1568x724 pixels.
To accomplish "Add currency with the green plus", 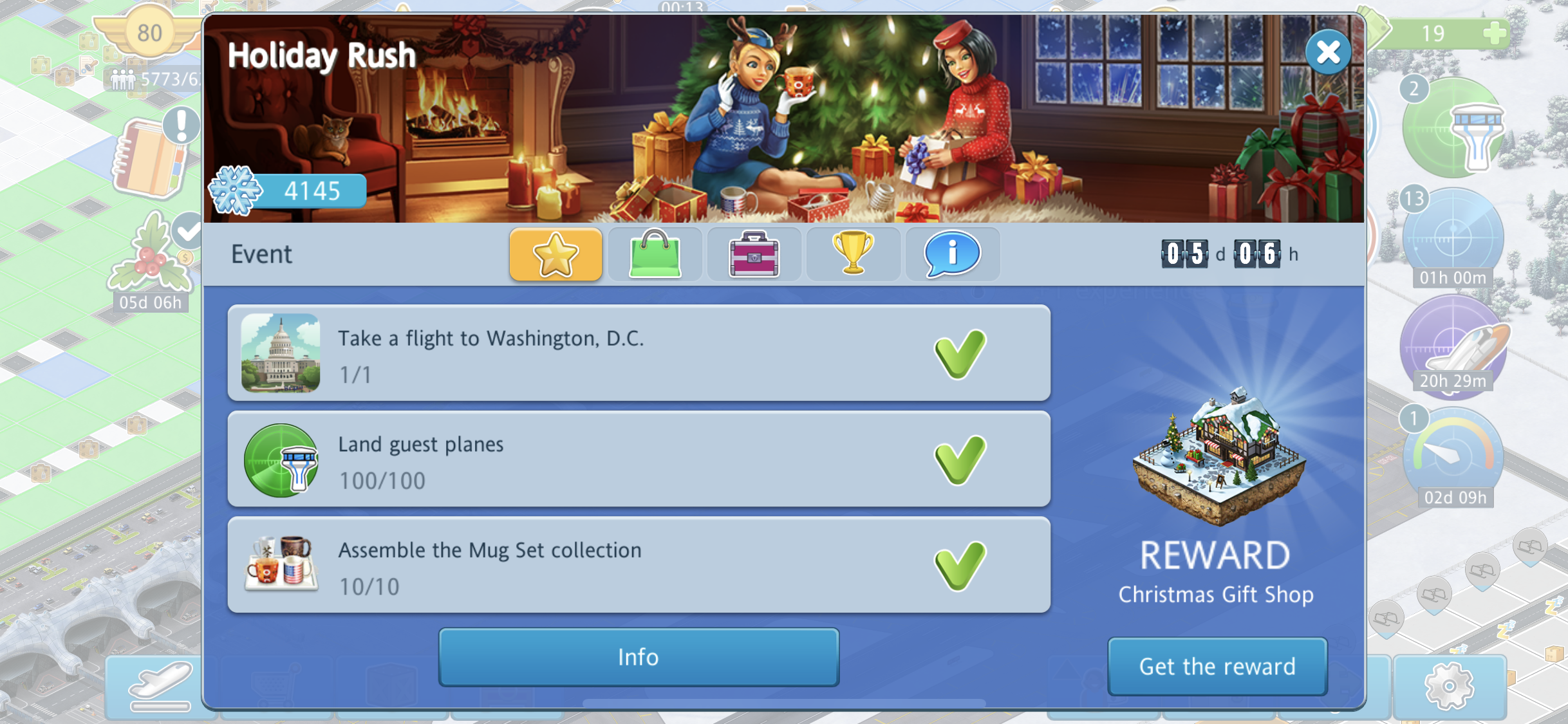I will click(x=1495, y=33).
